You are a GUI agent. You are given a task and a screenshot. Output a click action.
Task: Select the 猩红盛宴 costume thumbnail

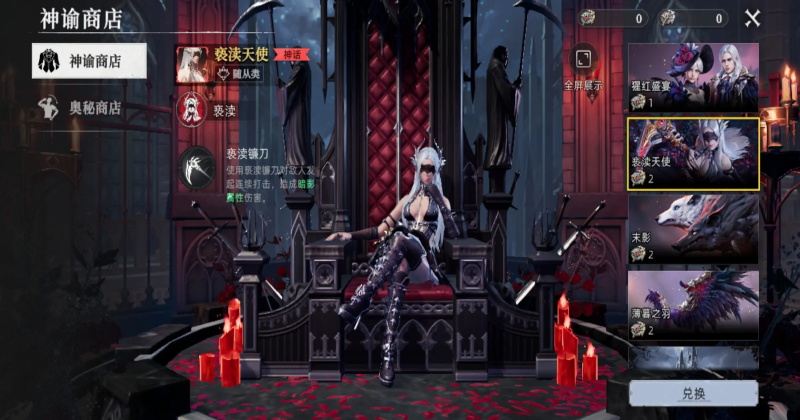(x=692, y=77)
